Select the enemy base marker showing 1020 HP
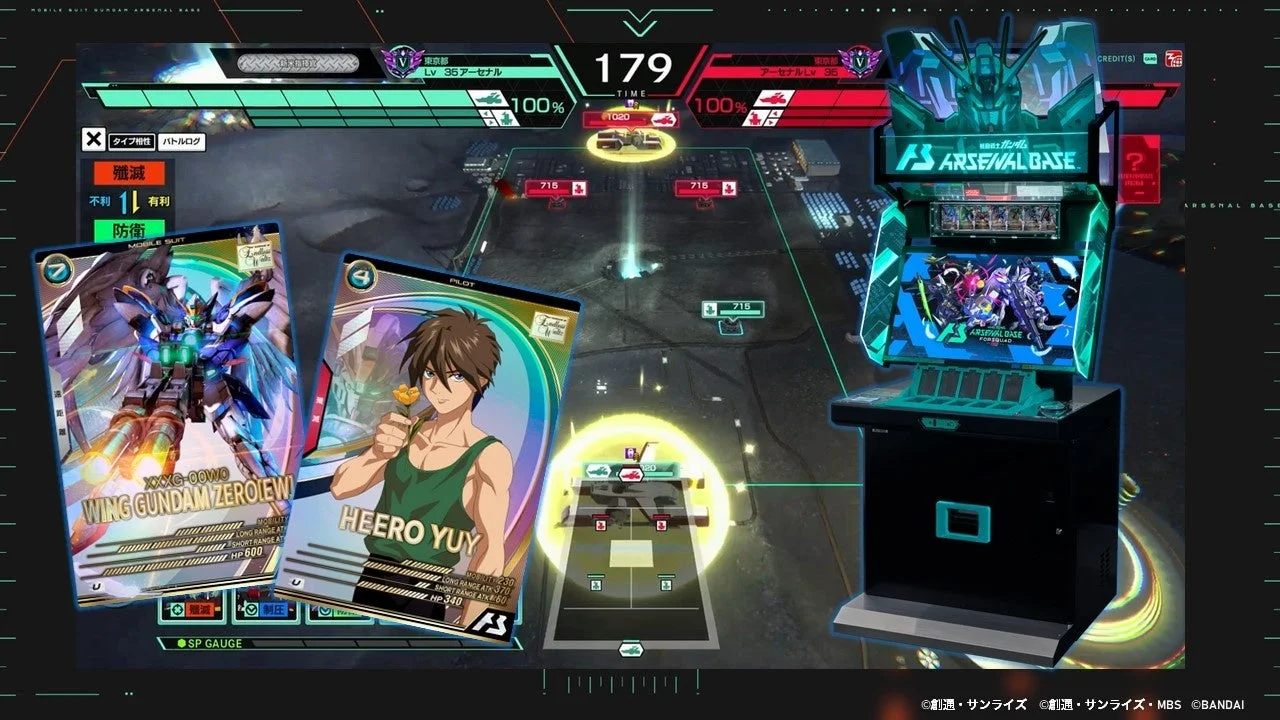This screenshot has height=720, width=1280. point(628,118)
